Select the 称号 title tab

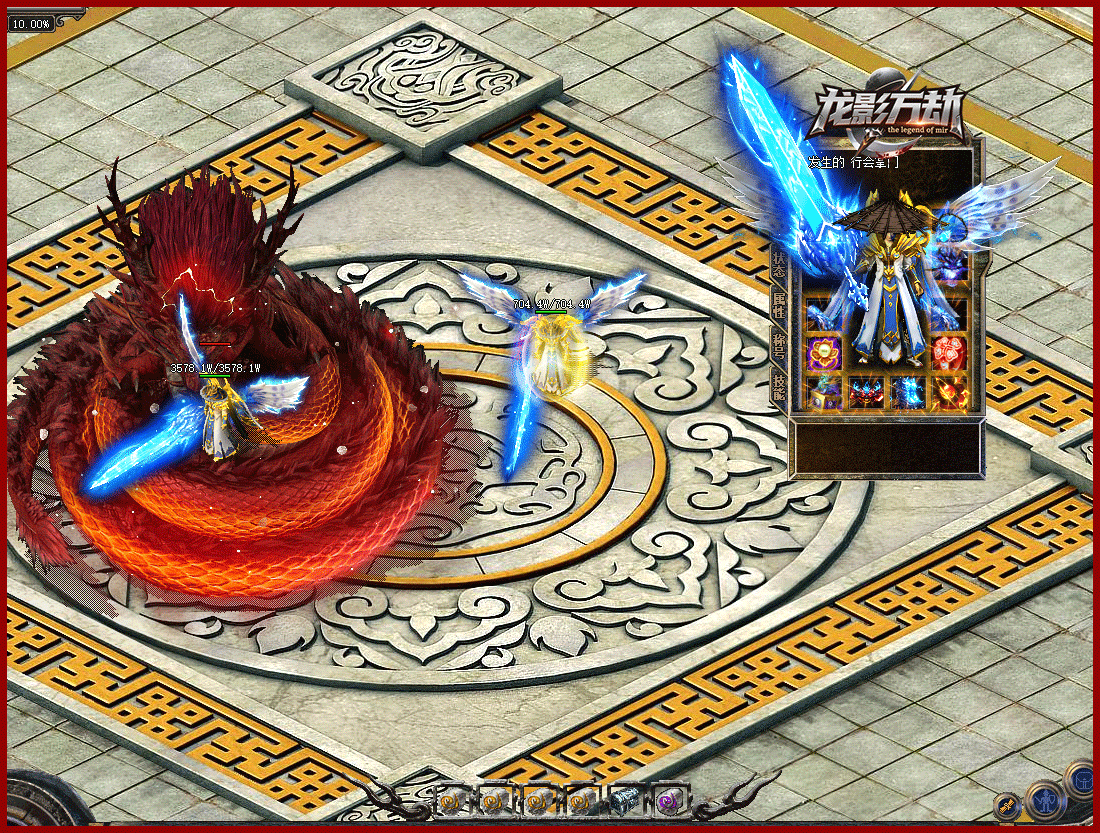[779, 343]
